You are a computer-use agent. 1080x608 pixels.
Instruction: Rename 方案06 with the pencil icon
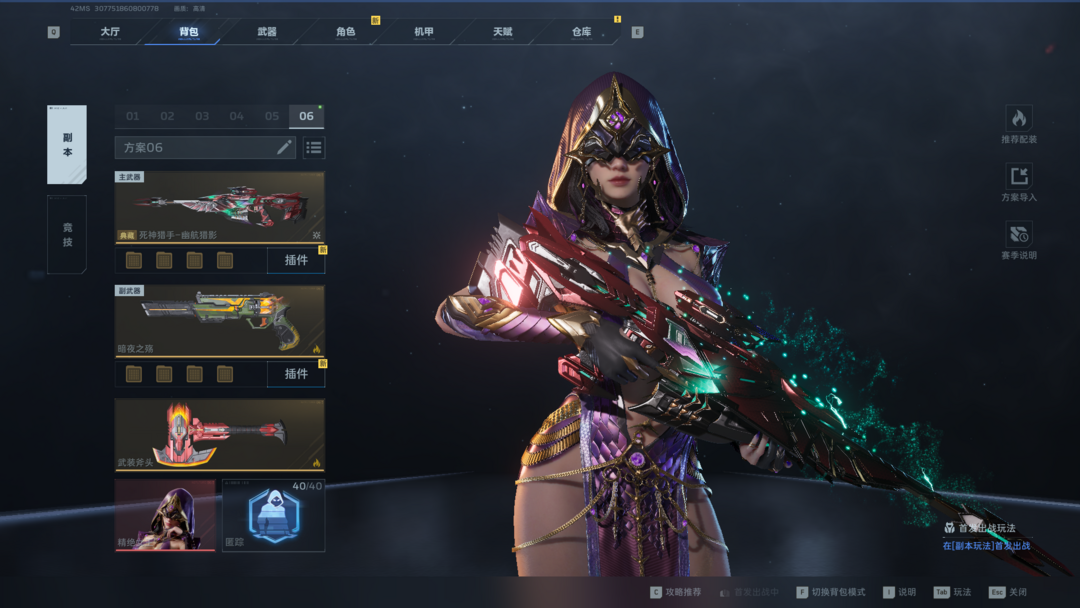284,148
